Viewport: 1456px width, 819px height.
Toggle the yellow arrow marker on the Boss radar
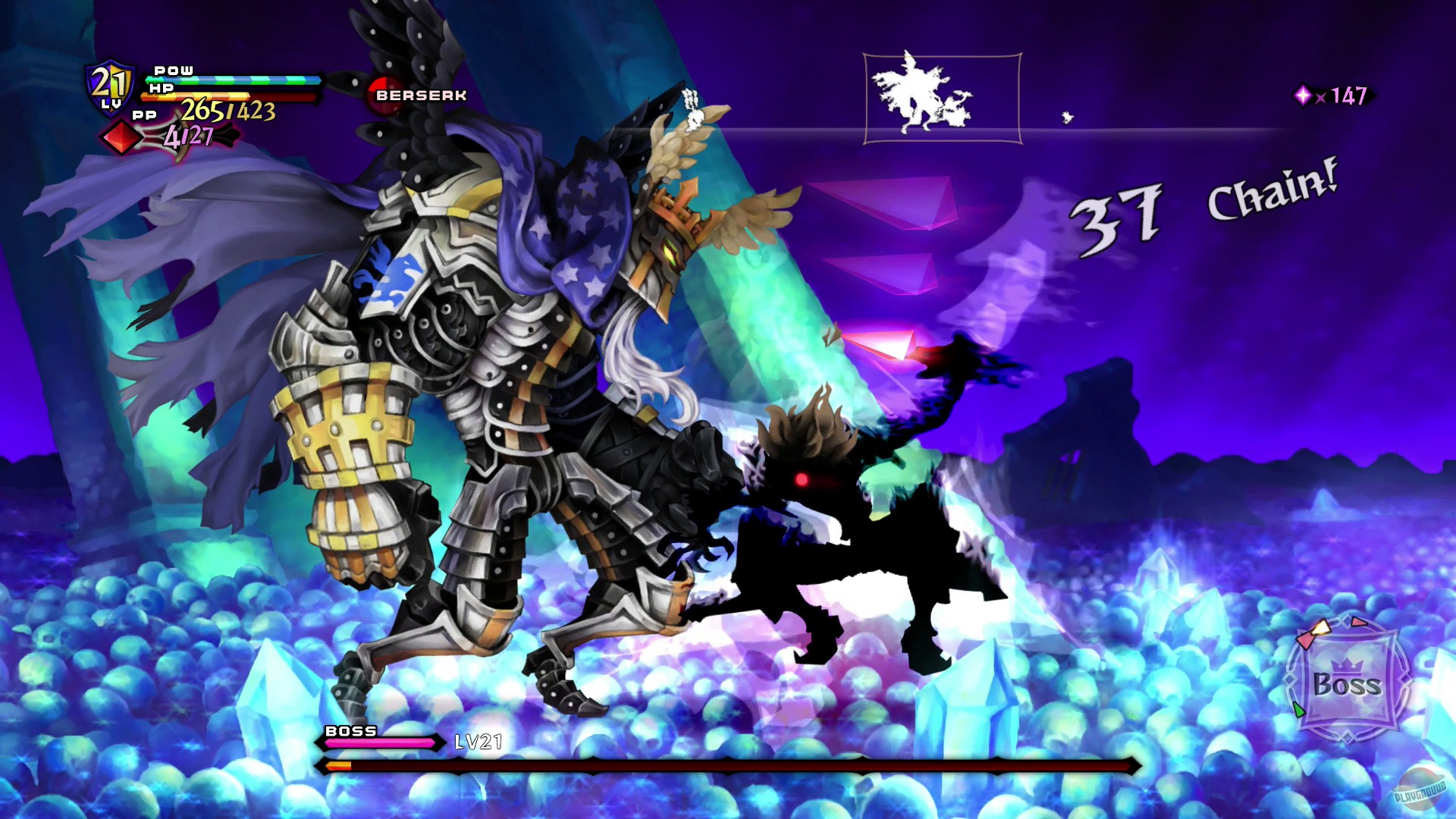pos(1322,628)
